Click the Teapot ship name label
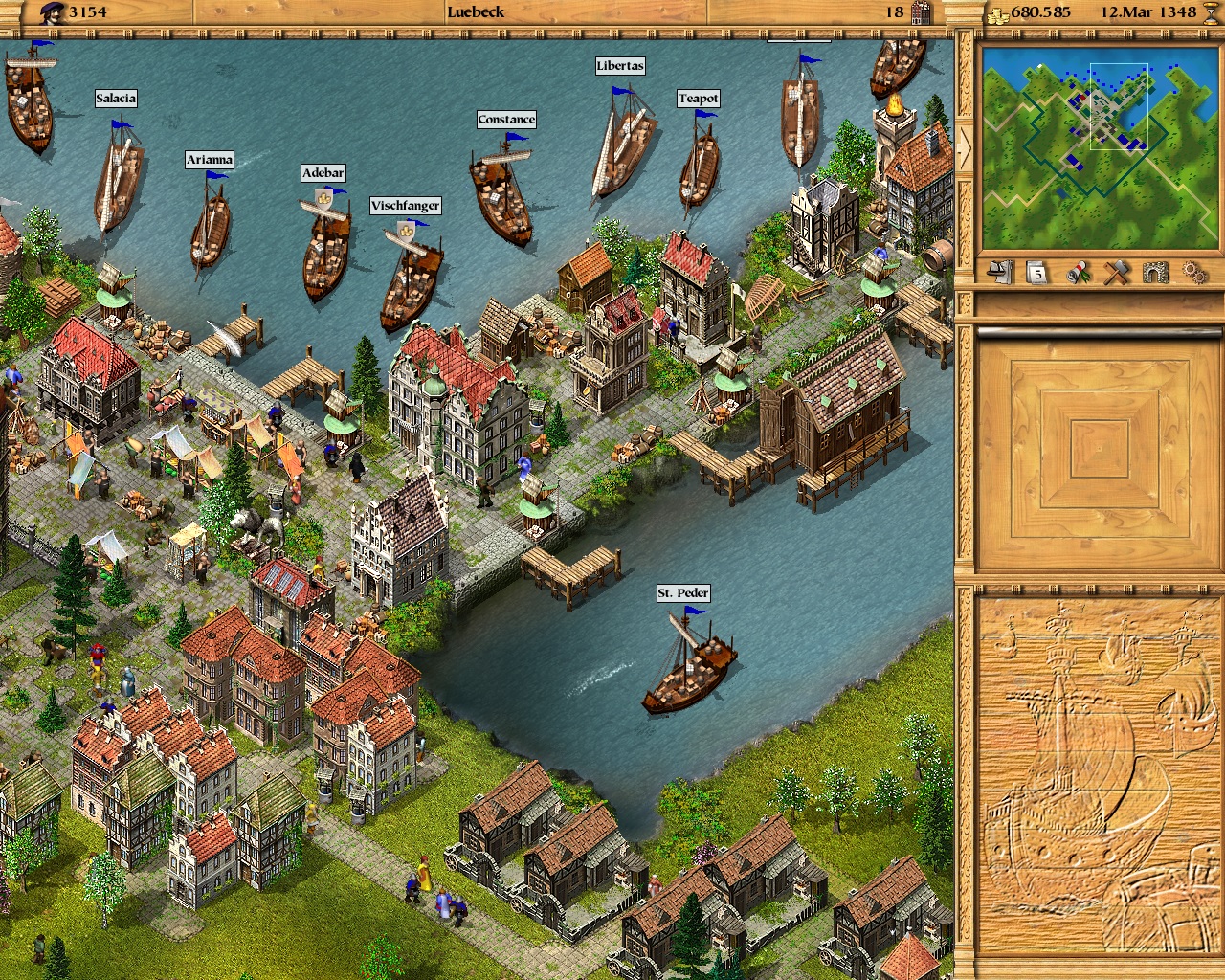This screenshot has height=980, width=1225. point(698,98)
